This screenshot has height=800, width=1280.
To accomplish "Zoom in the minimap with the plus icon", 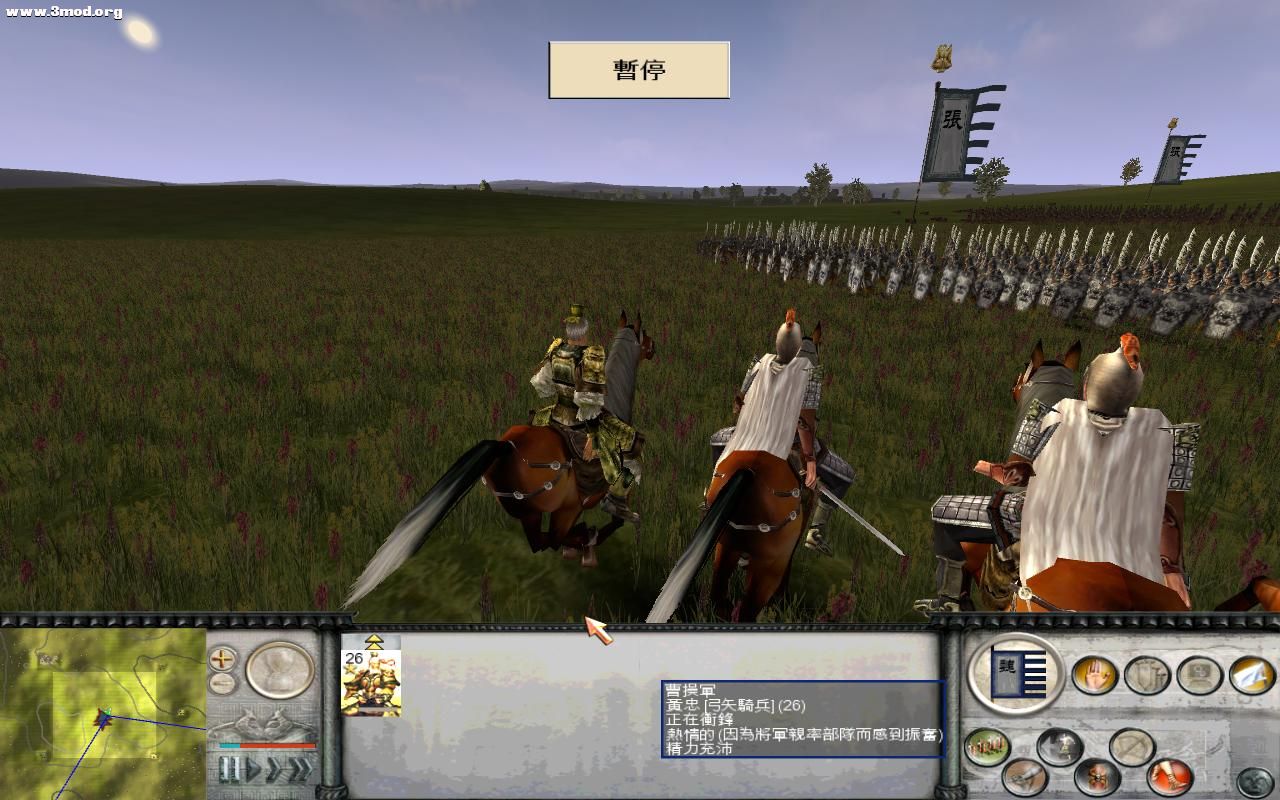I will coord(221,659).
